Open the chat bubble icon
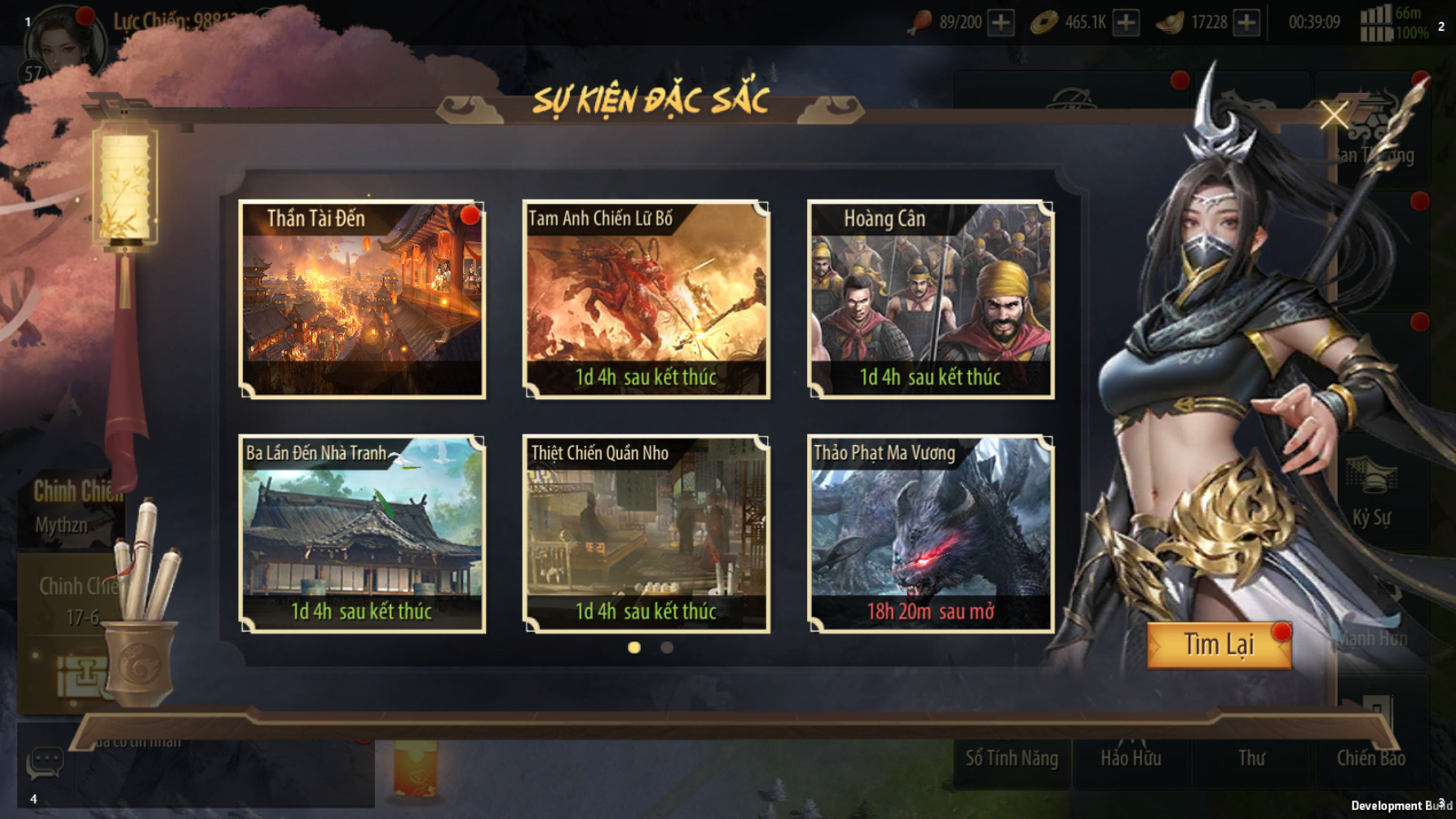Image resolution: width=1456 pixels, height=819 pixels. click(x=45, y=762)
